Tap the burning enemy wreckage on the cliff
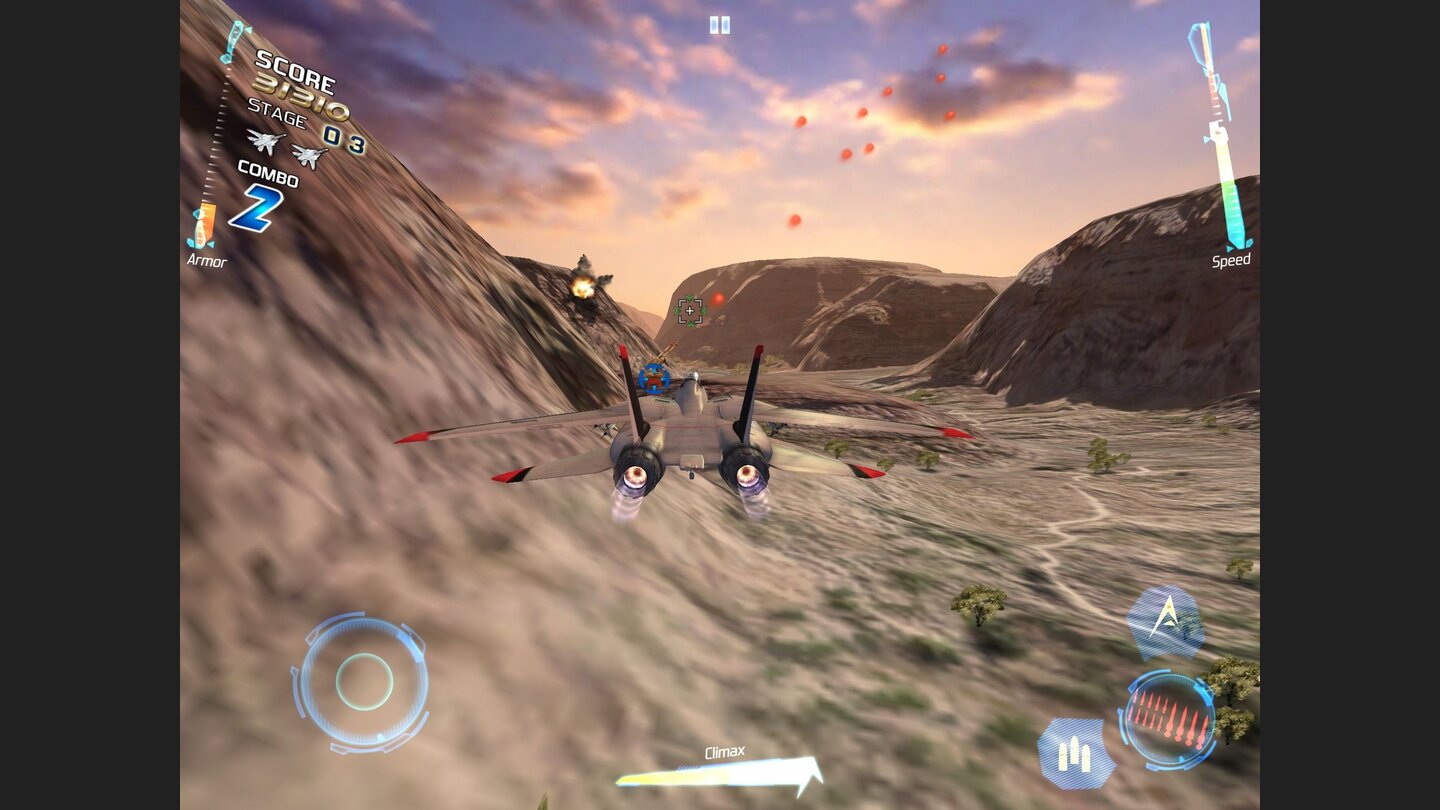Screen dimensions: 1440x810 584,288
